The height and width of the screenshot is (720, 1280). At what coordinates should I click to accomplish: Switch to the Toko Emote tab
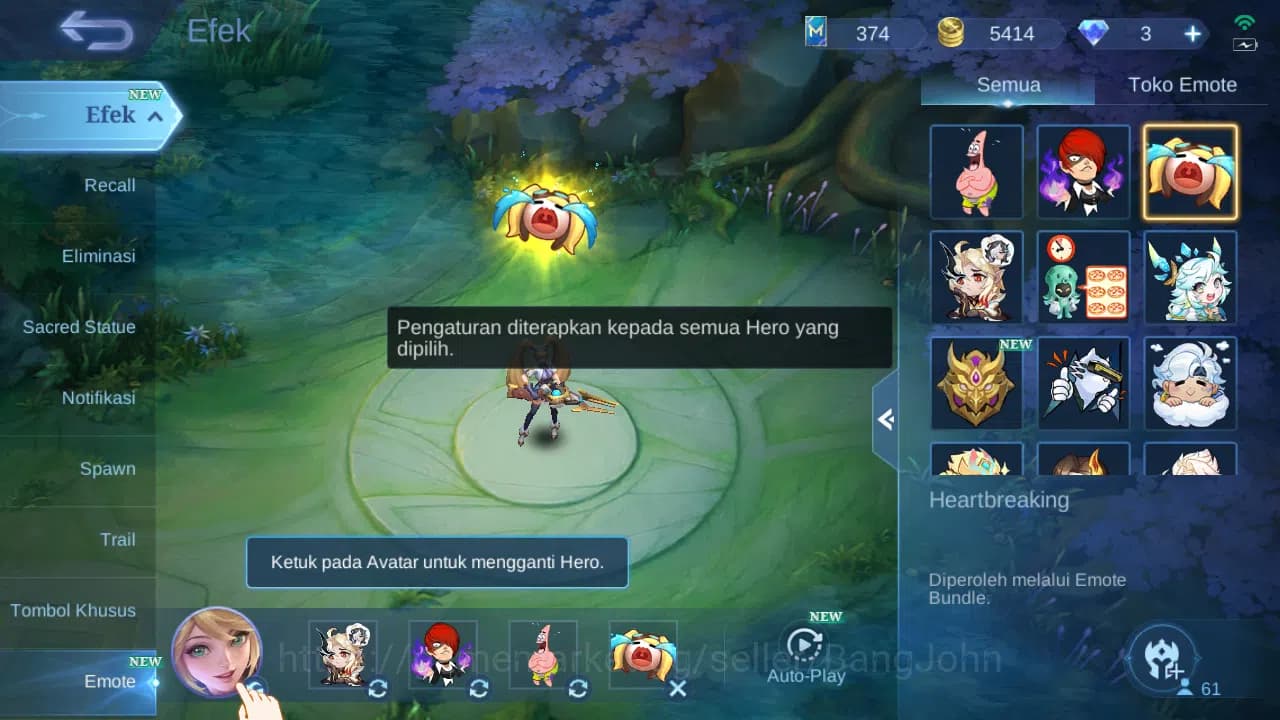click(x=1183, y=85)
